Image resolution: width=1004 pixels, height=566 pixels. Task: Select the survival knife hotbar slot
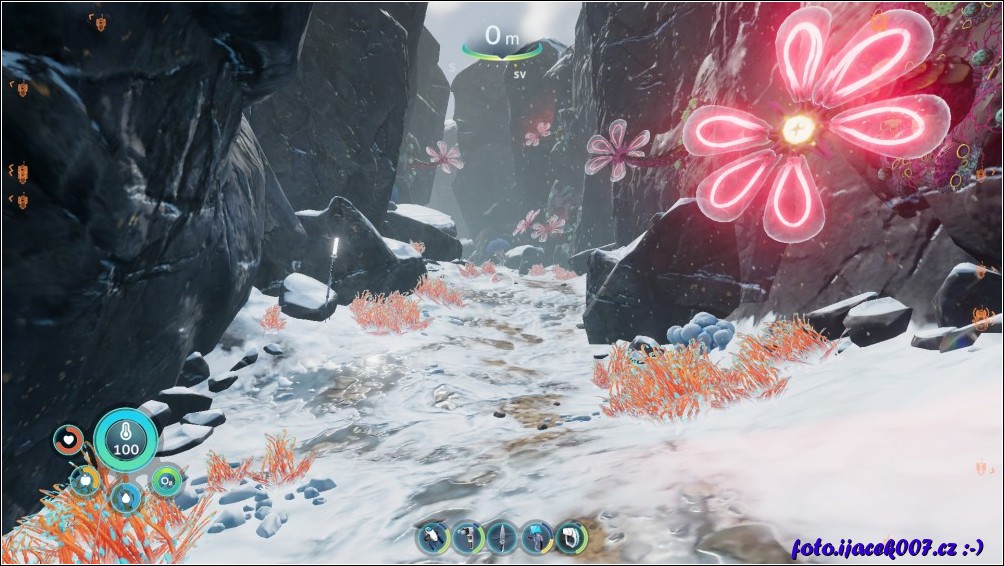pos(502,538)
